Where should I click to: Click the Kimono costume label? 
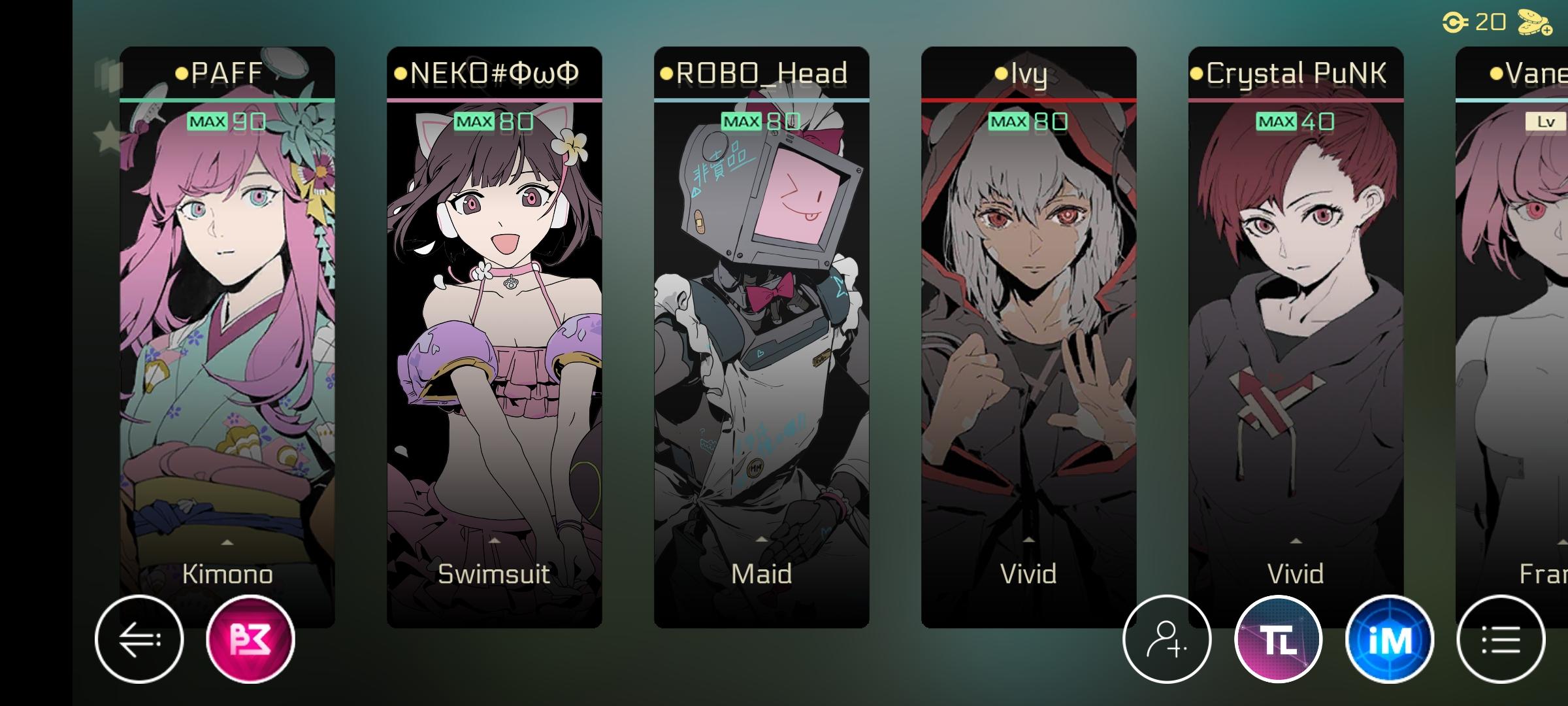227,574
